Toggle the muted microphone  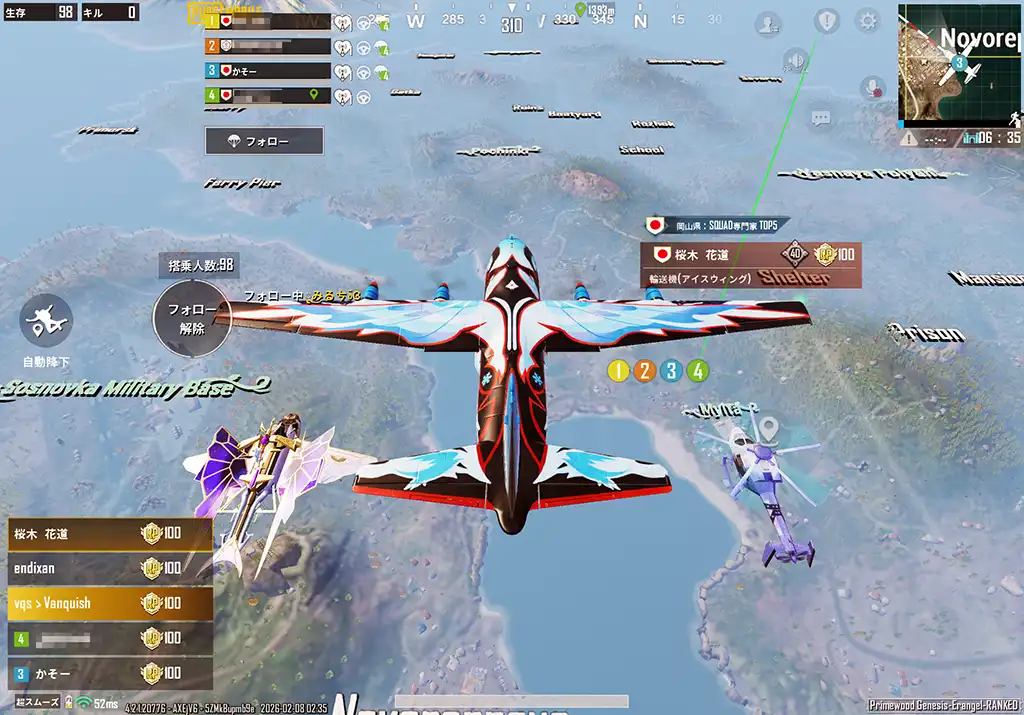874,88
